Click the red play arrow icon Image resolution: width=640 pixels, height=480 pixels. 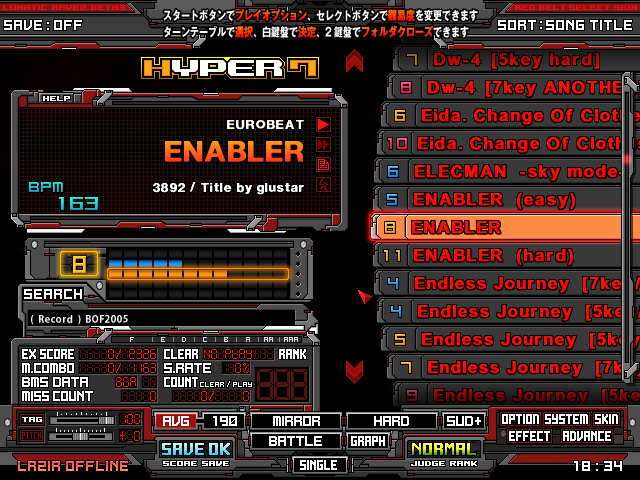(x=323, y=124)
